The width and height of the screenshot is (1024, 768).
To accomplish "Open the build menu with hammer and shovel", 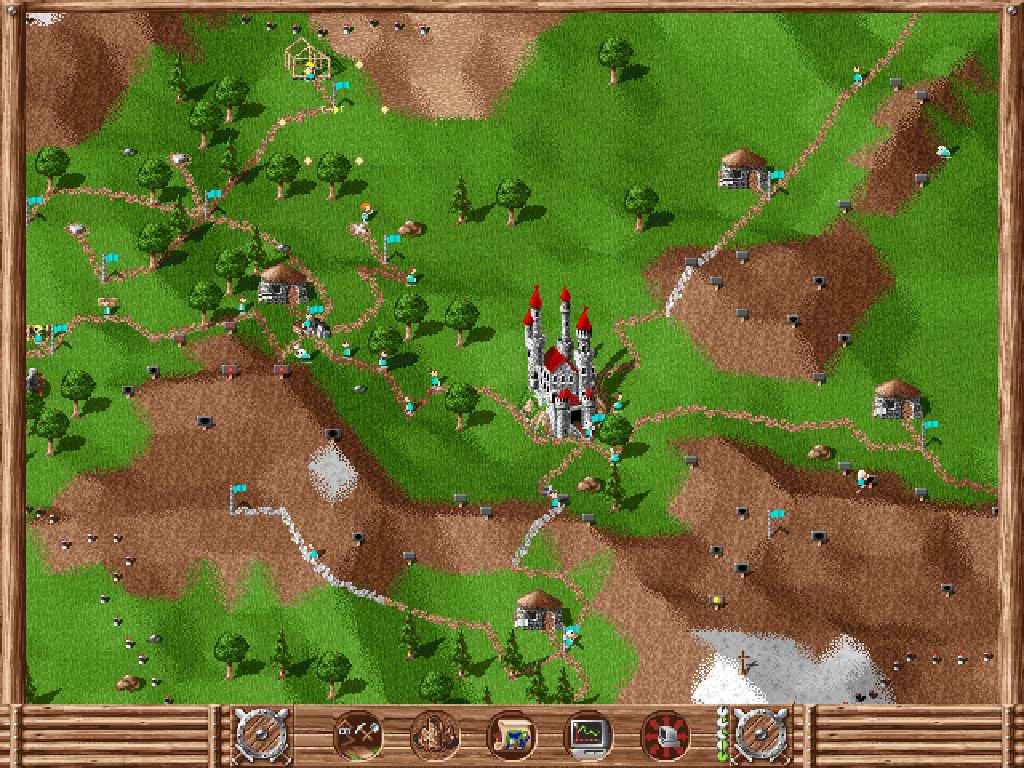I will (x=357, y=736).
